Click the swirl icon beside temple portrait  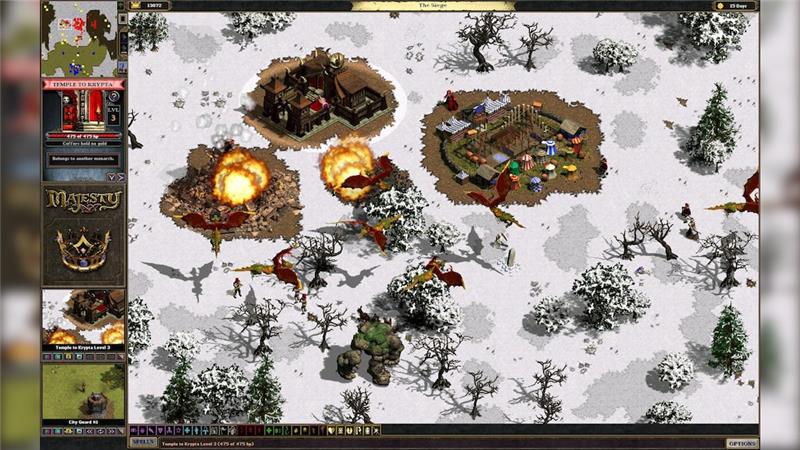click(x=113, y=97)
